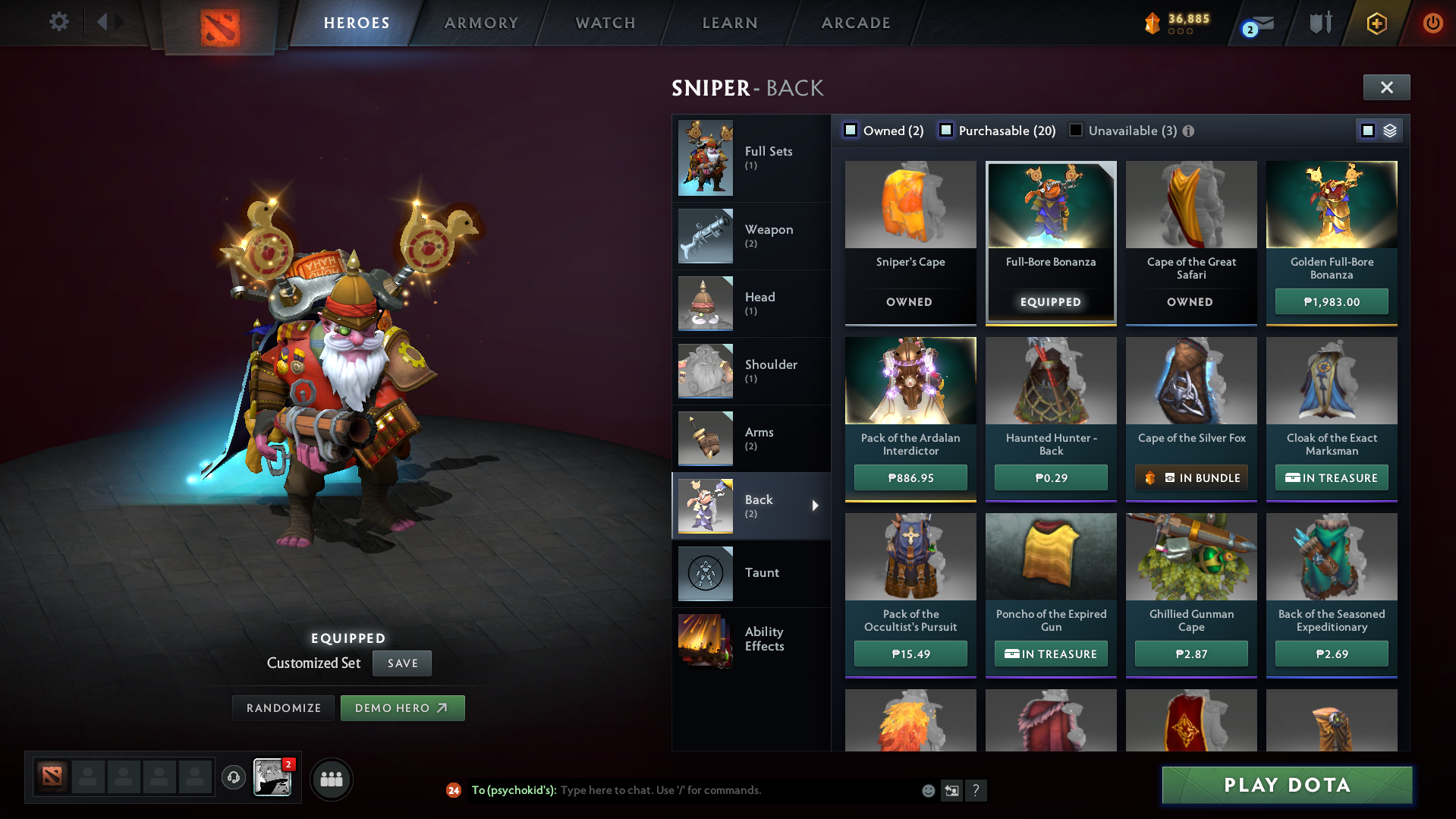The height and width of the screenshot is (819, 1456).
Task: Toggle the Purchasable items filter
Action: point(946,130)
